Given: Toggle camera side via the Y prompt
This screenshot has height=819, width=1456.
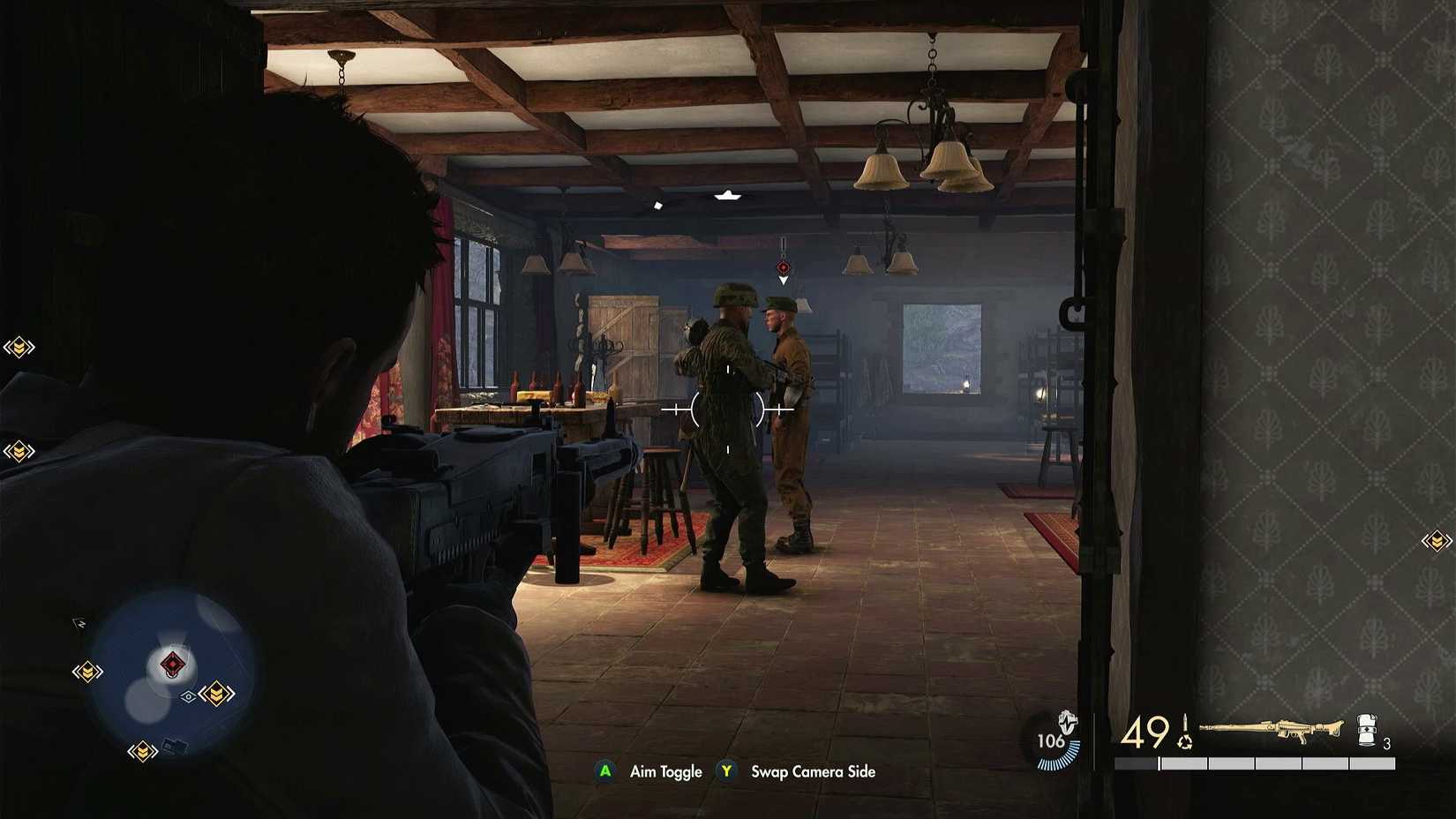Looking at the screenshot, I should coord(727,771).
